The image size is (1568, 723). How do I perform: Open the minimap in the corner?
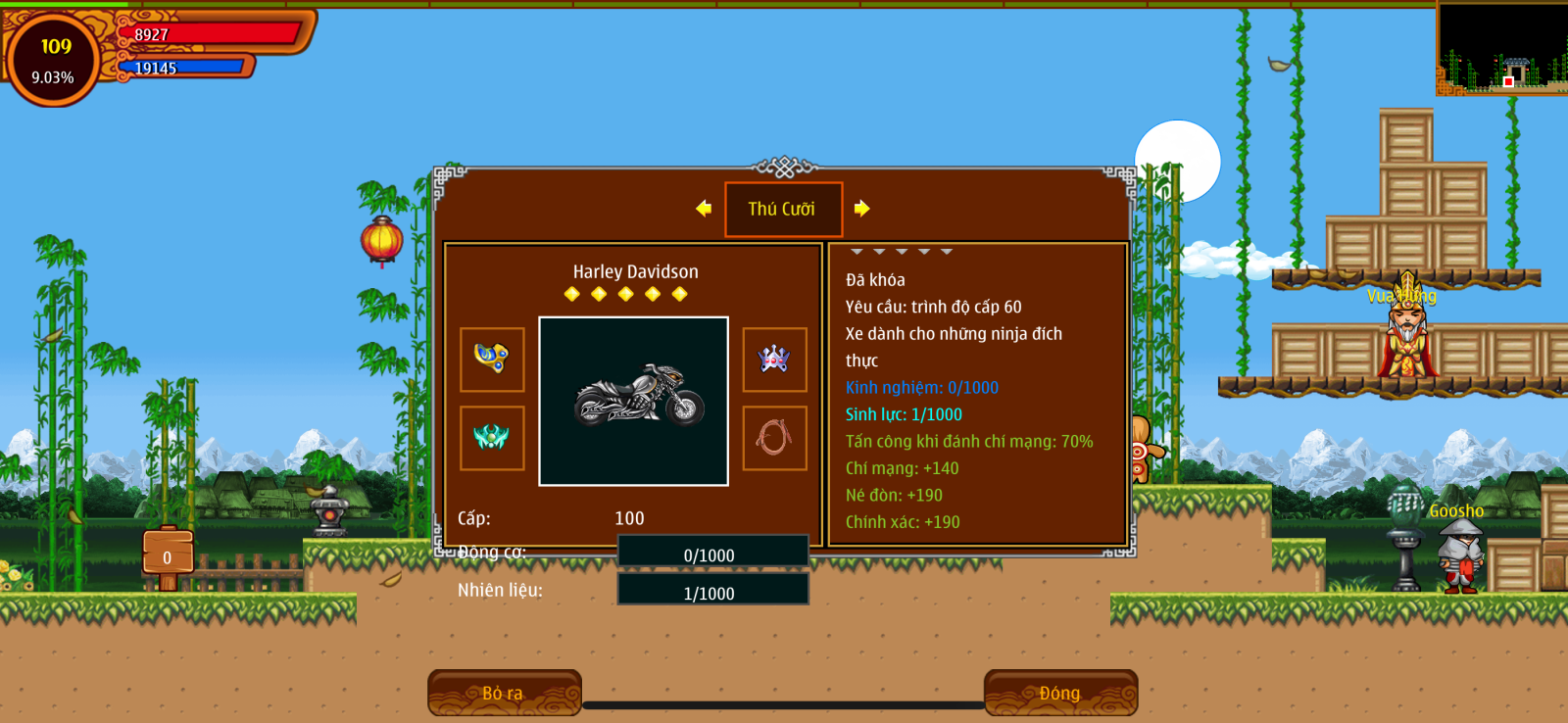click(1501, 49)
